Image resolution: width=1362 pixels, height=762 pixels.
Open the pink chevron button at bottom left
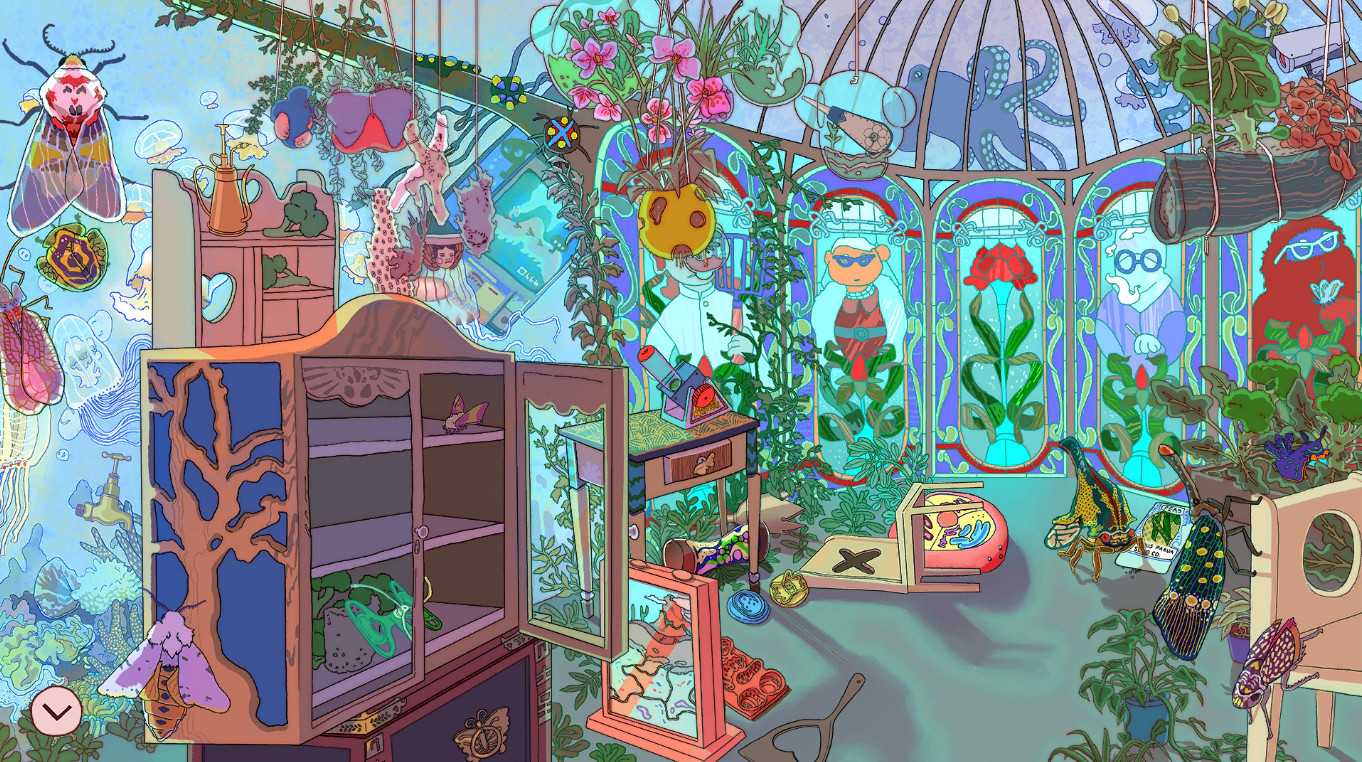tap(57, 712)
